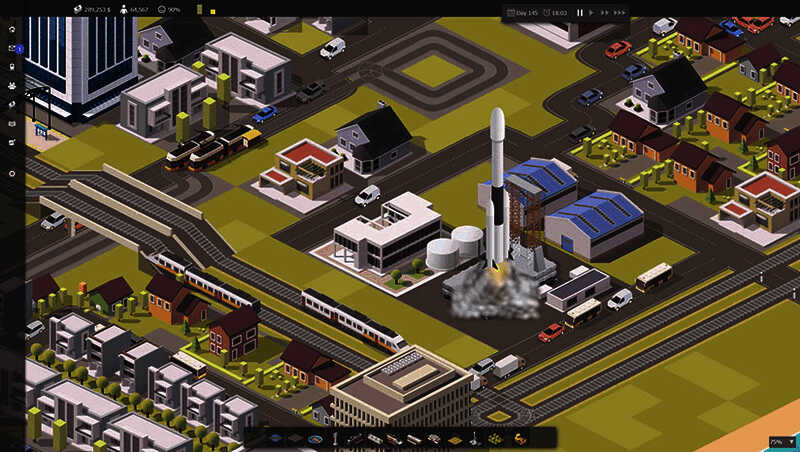Activate triple fast-forward speed
Viewport: 800px width, 452px height.
coord(619,13)
